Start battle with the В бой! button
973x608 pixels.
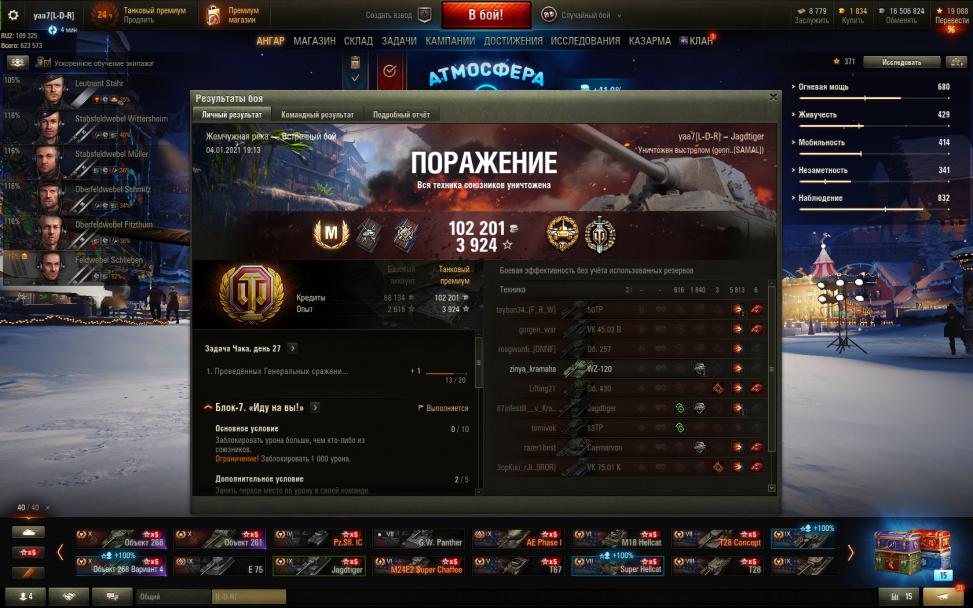pos(486,15)
